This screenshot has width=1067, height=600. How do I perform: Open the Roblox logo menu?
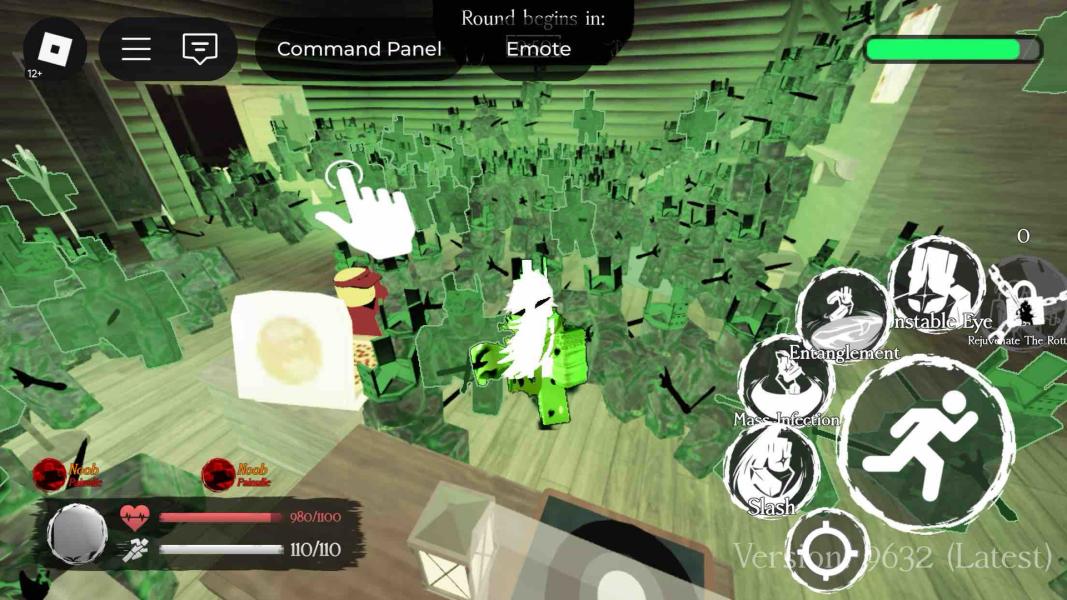click(54, 49)
